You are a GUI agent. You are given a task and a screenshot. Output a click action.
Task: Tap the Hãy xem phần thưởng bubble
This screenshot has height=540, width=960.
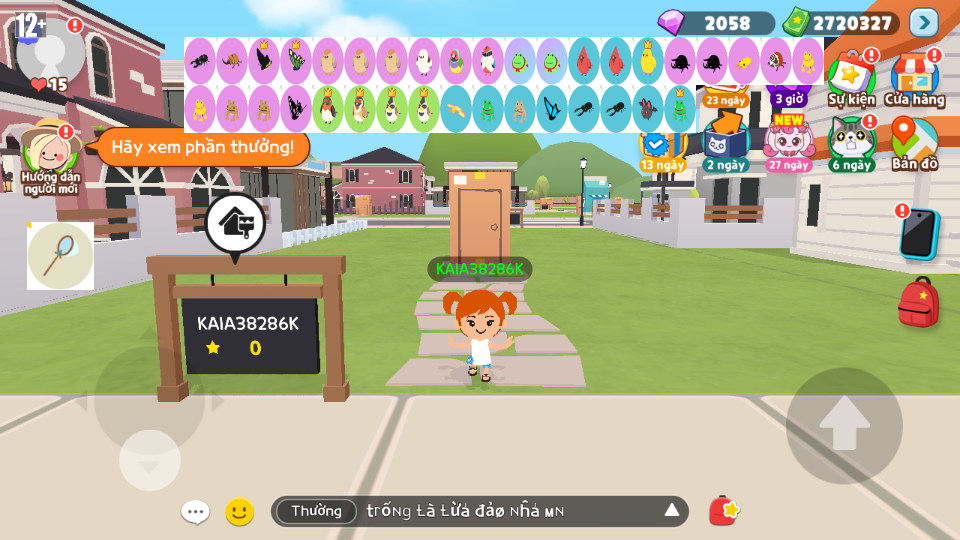pos(202,148)
